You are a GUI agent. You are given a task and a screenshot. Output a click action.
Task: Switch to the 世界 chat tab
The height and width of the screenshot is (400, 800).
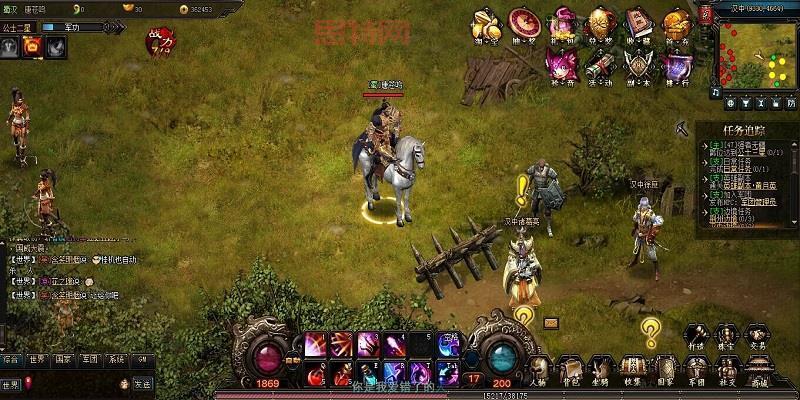click(x=37, y=359)
